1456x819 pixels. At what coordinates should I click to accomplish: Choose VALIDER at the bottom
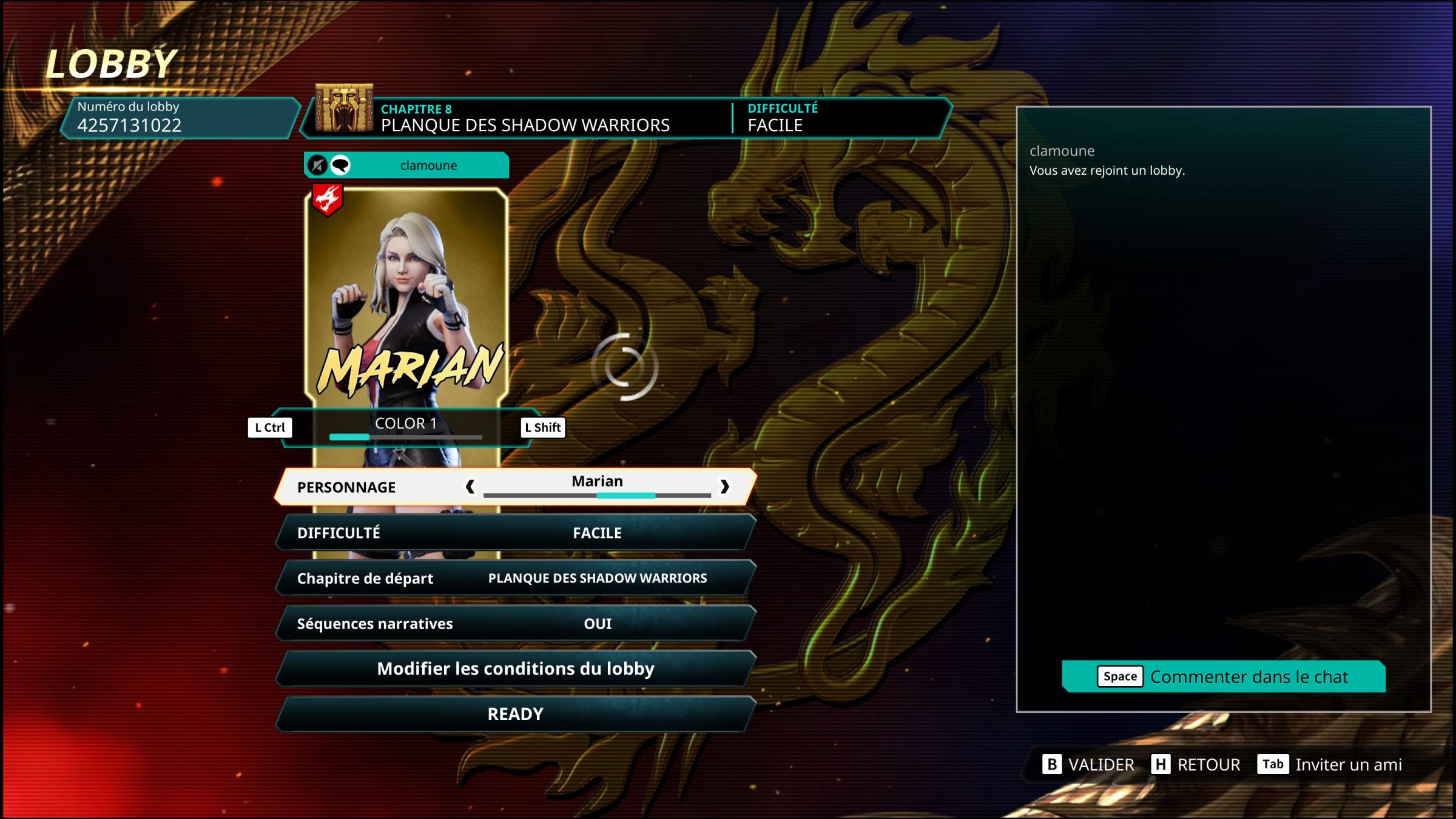click(x=1088, y=764)
